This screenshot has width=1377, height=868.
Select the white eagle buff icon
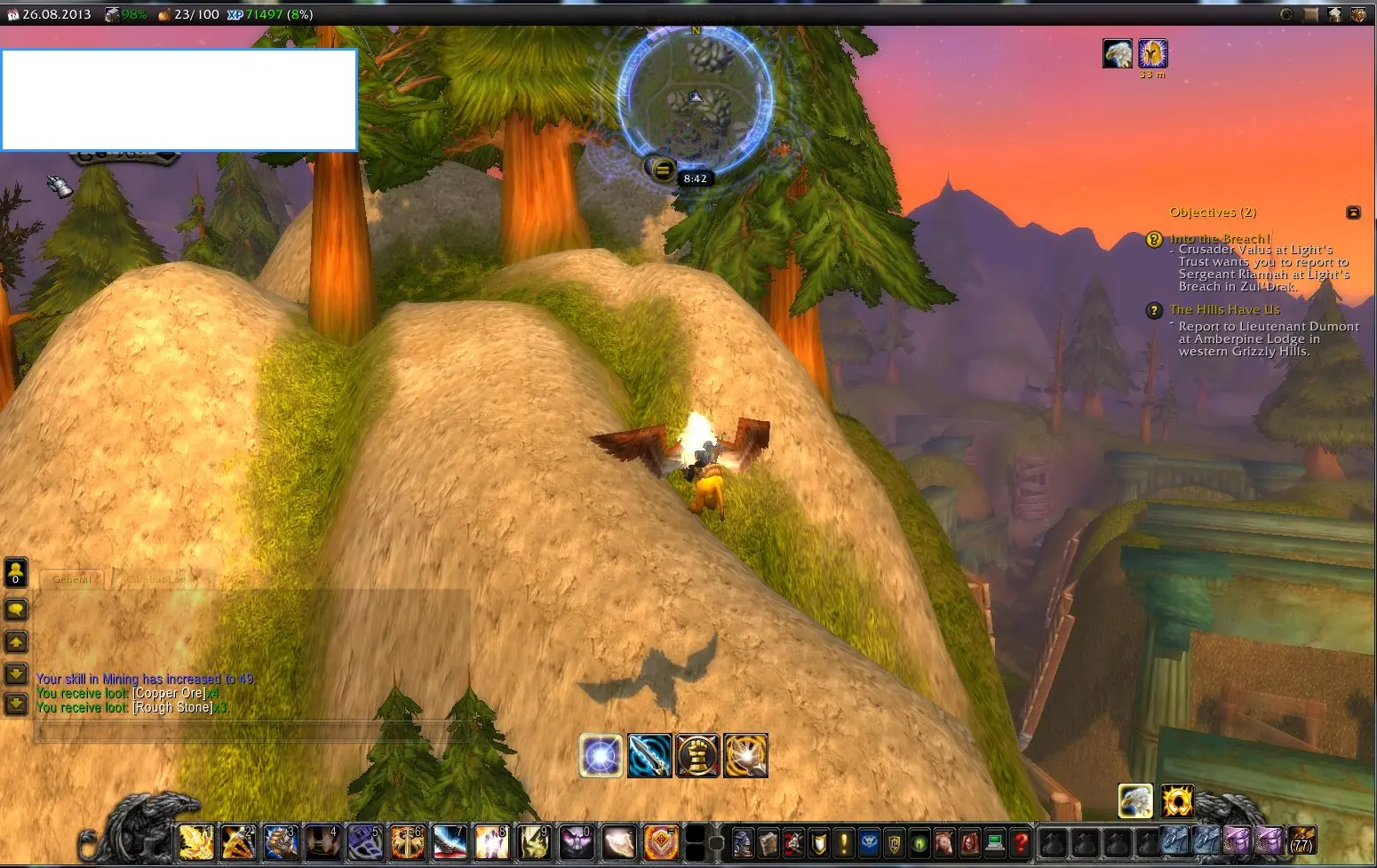coord(1118,54)
